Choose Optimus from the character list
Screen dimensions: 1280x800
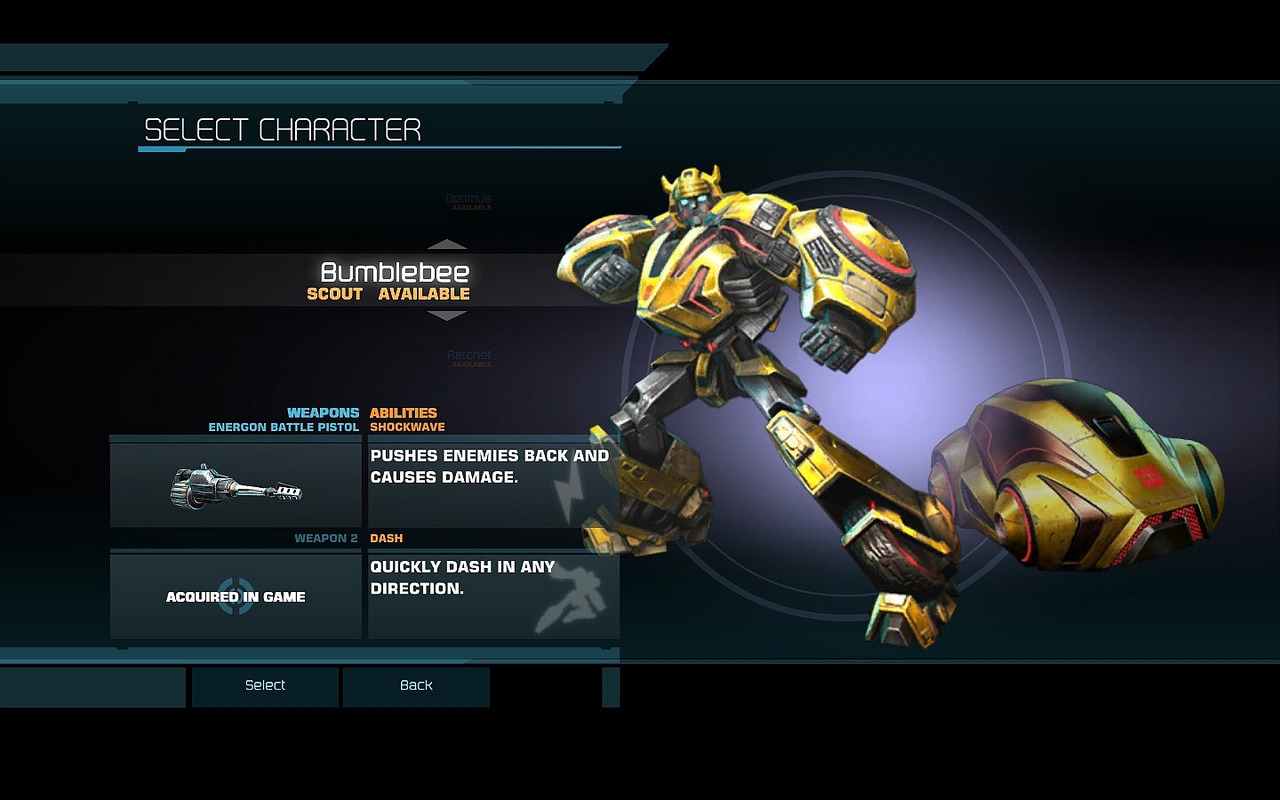468,200
